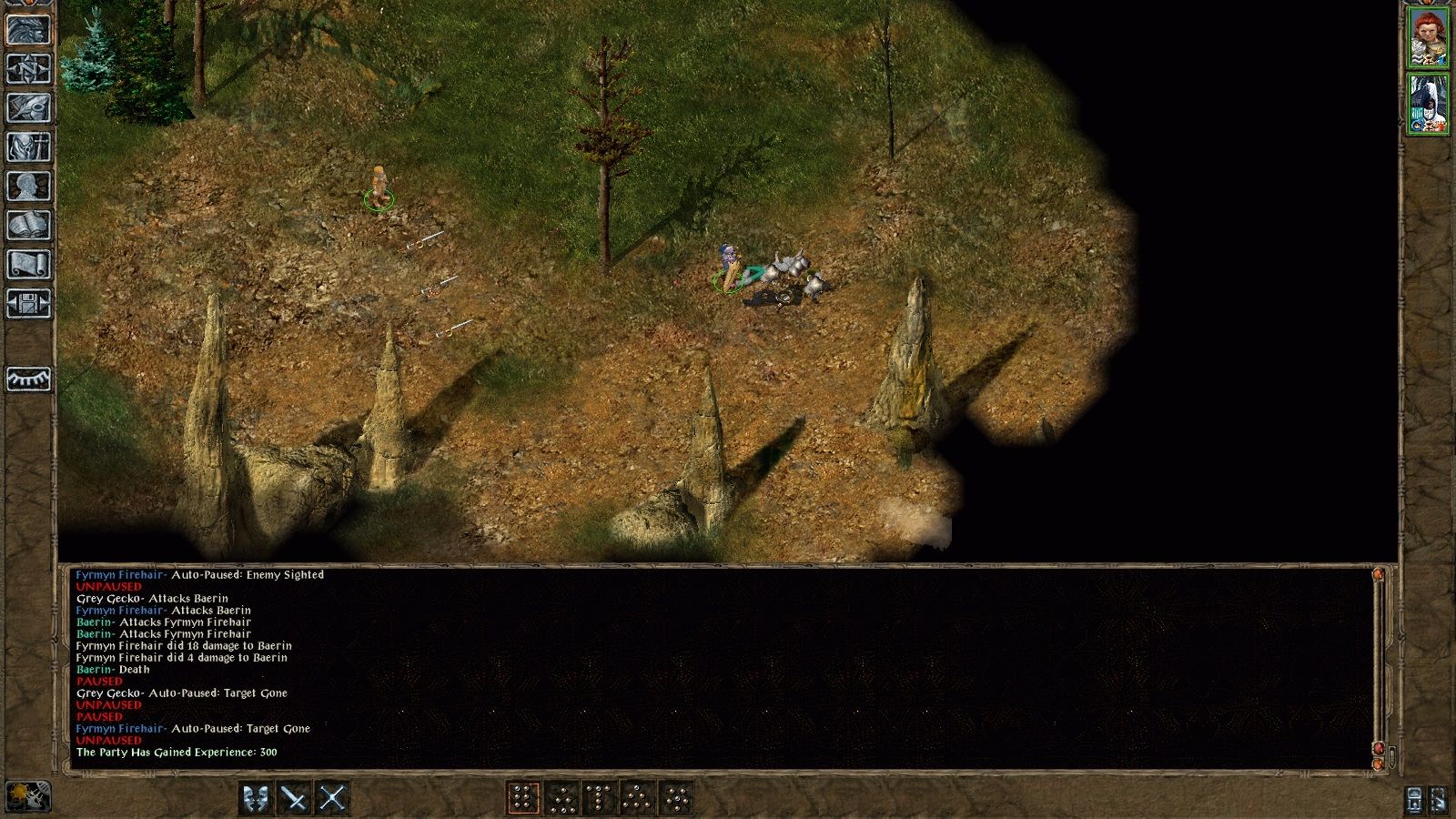Image resolution: width=1456 pixels, height=819 pixels.
Task: Choose the T-shaped formation button
Action: point(600,799)
